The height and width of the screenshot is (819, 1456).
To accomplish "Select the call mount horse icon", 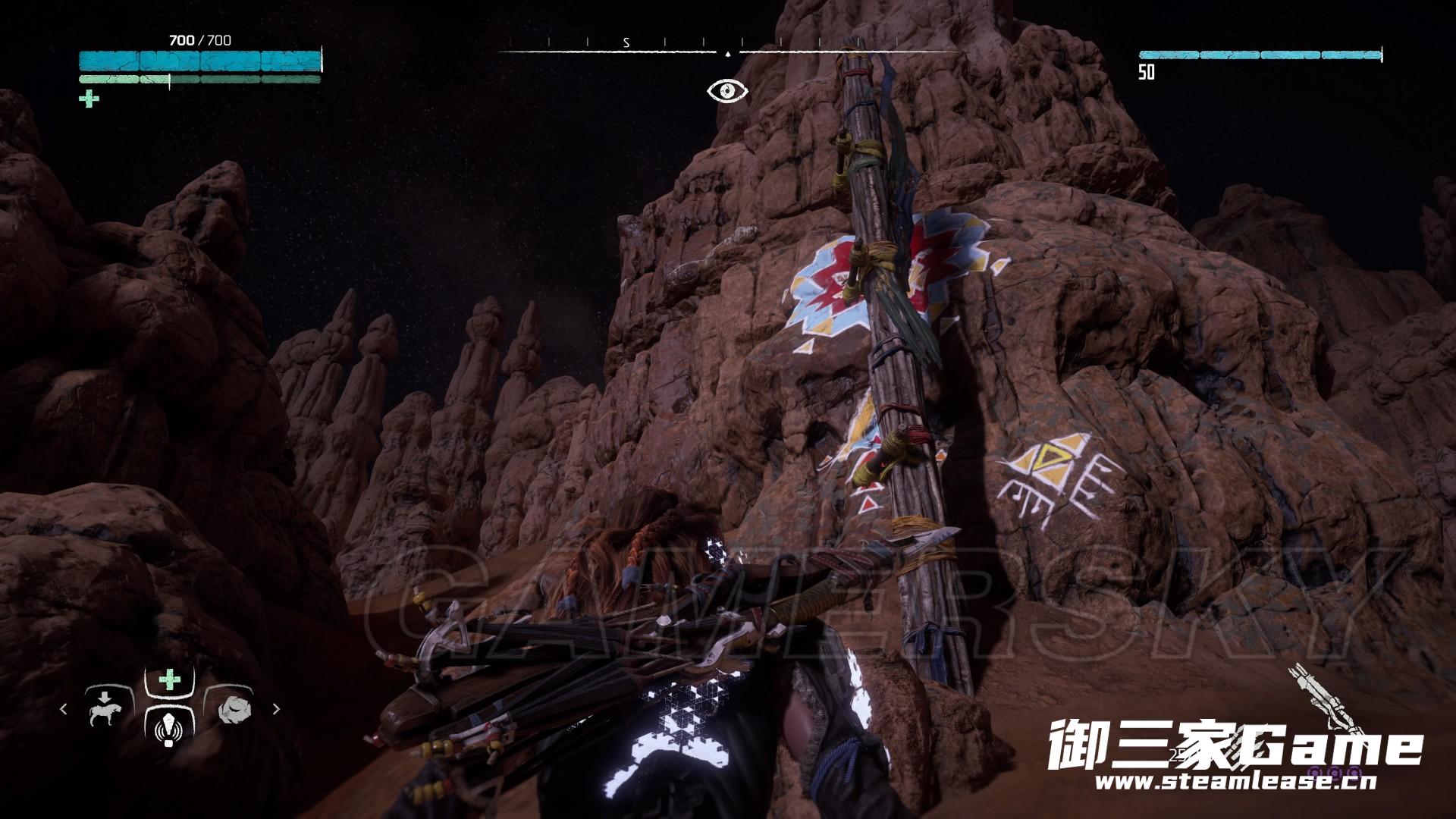I will pyautogui.click(x=102, y=710).
